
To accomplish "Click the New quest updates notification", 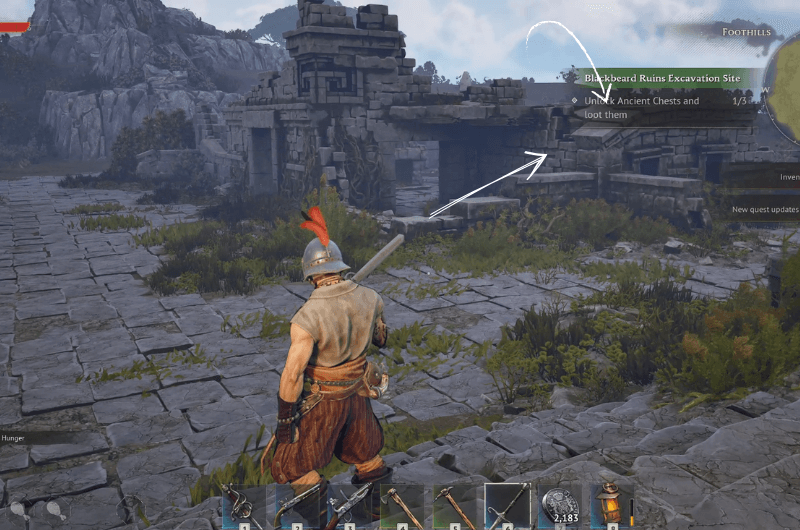I will click(x=765, y=210).
